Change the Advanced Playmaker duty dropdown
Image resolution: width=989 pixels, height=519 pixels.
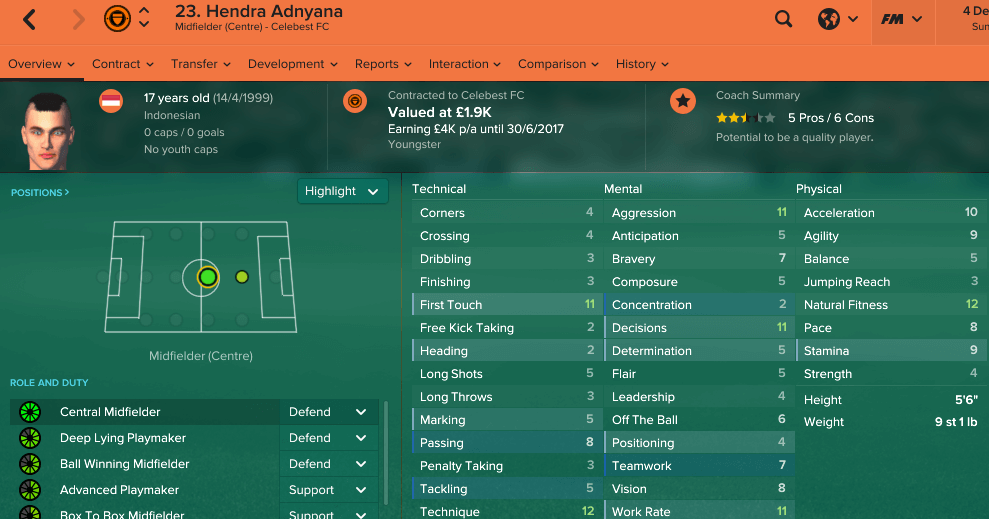click(x=327, y=490)
